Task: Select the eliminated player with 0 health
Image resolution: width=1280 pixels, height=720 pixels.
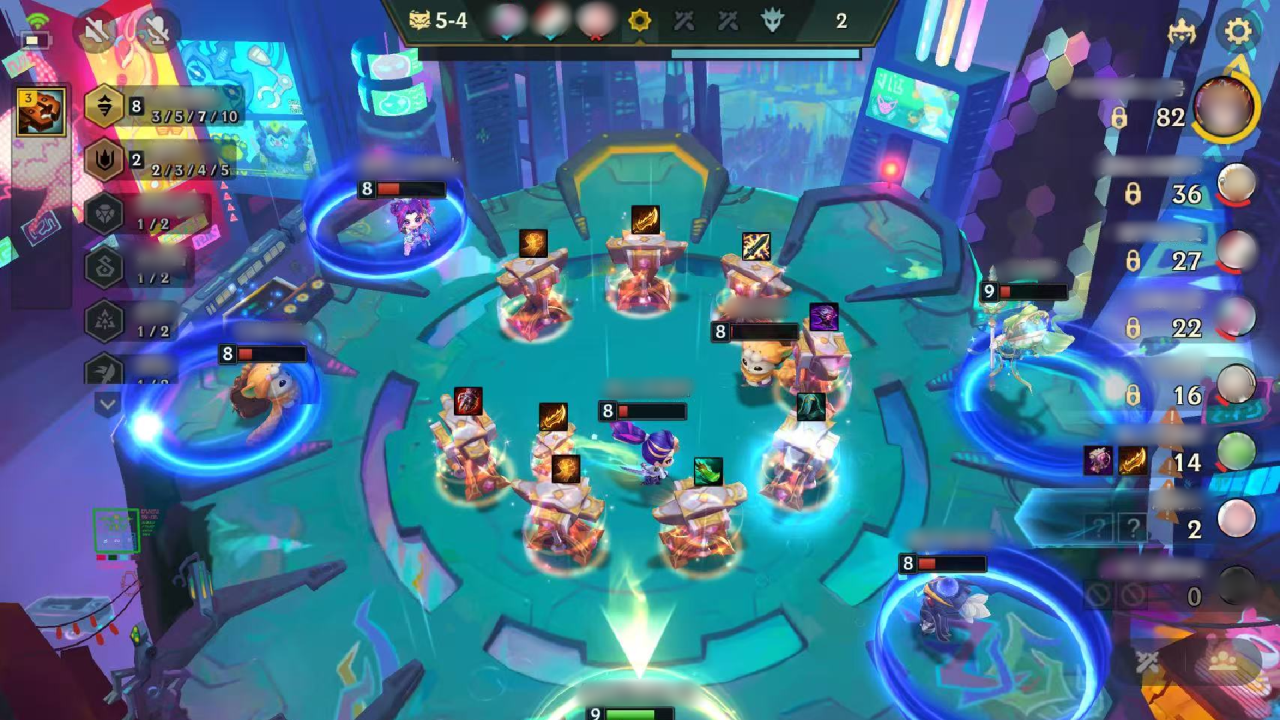Action: pyautogui.click(x=1237, y=588)
